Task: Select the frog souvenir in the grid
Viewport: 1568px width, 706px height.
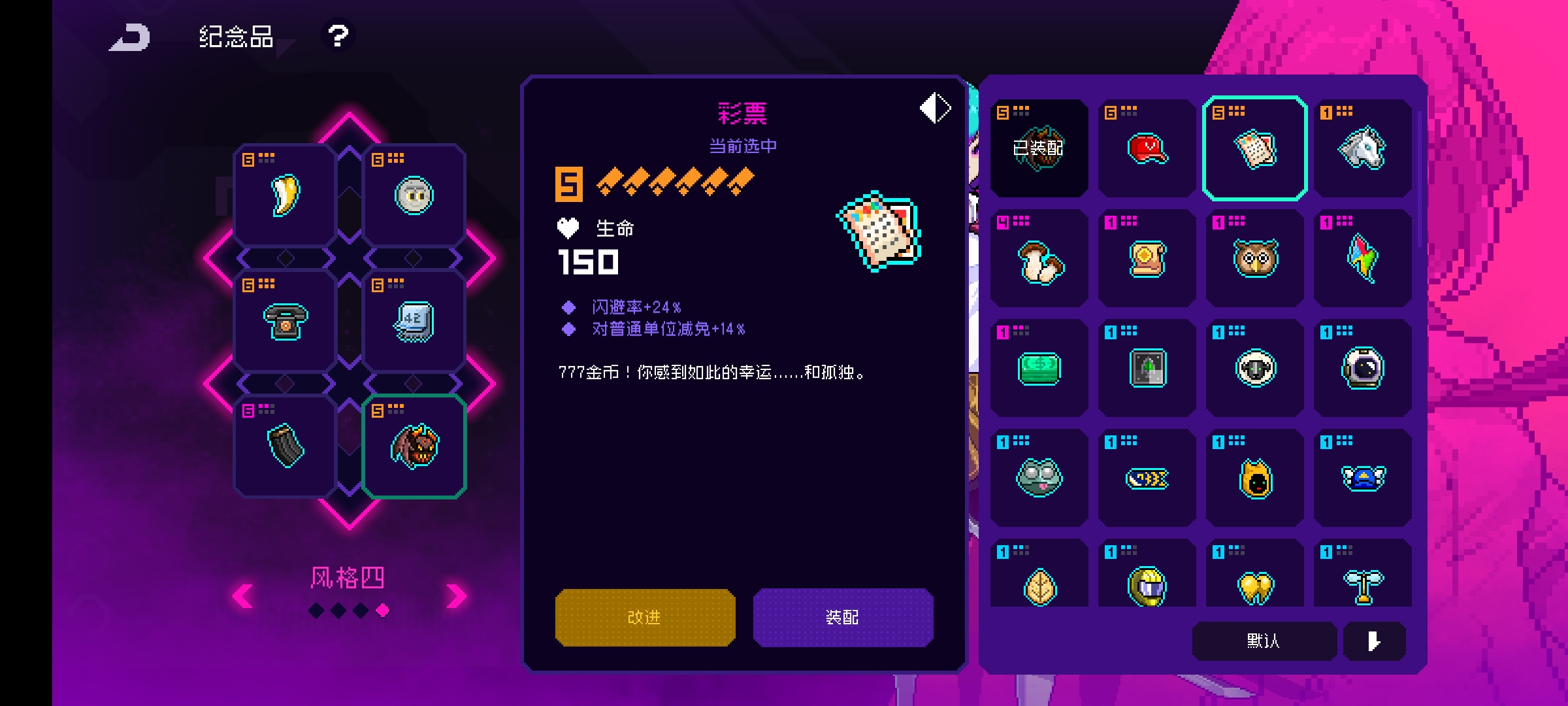Action: coord(1039,478)
